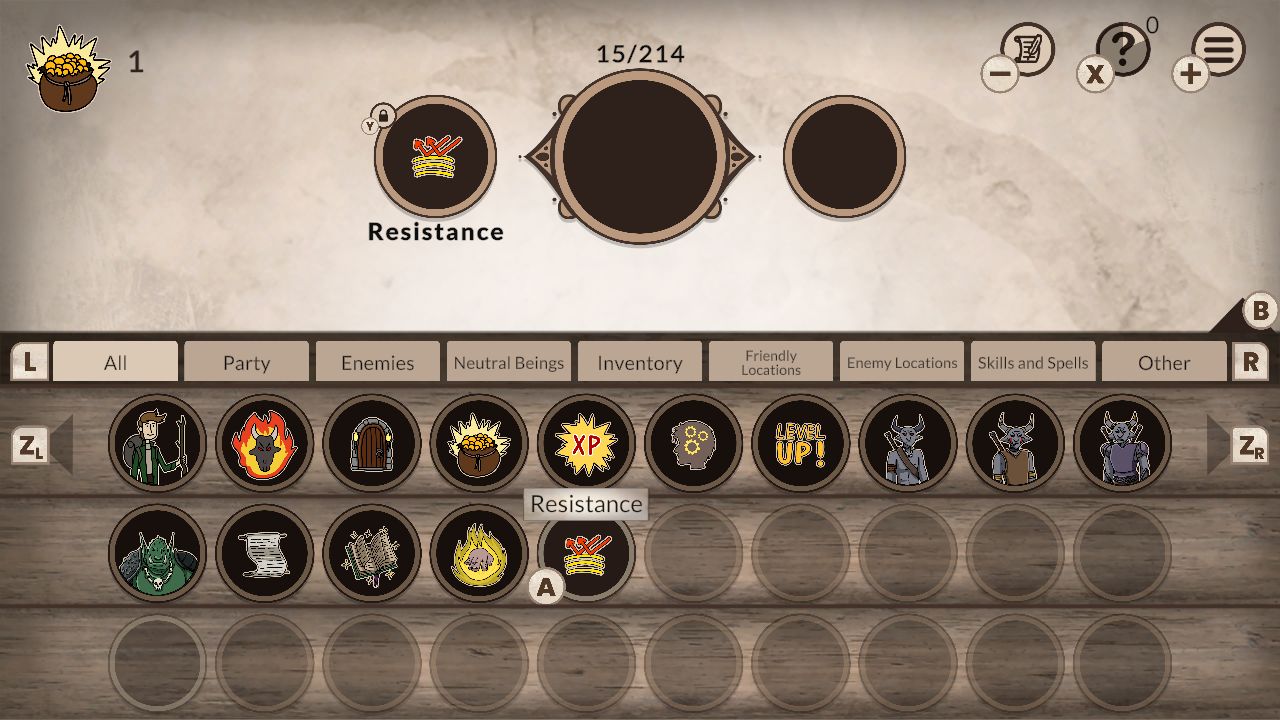
Task: Switch to the Enemies tab
Action: pos(377,362)
